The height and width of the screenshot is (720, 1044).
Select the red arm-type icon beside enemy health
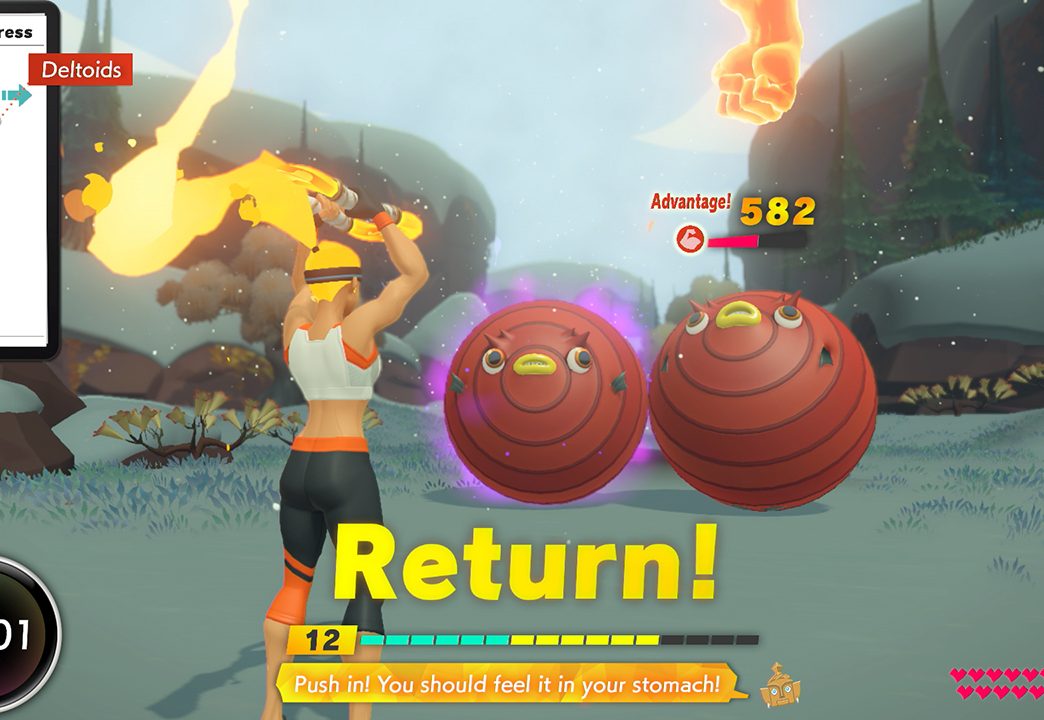(690, 238)
